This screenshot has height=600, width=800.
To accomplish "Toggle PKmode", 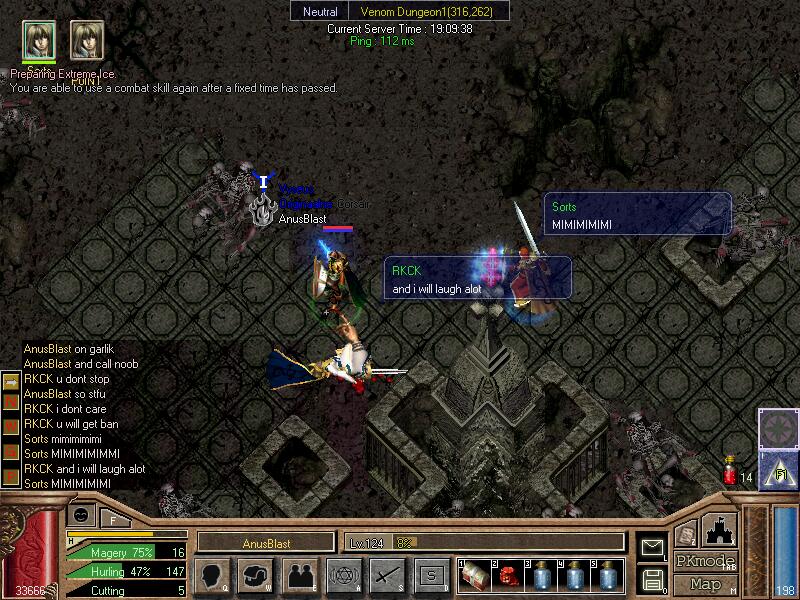I will click(x=705, y=561).
